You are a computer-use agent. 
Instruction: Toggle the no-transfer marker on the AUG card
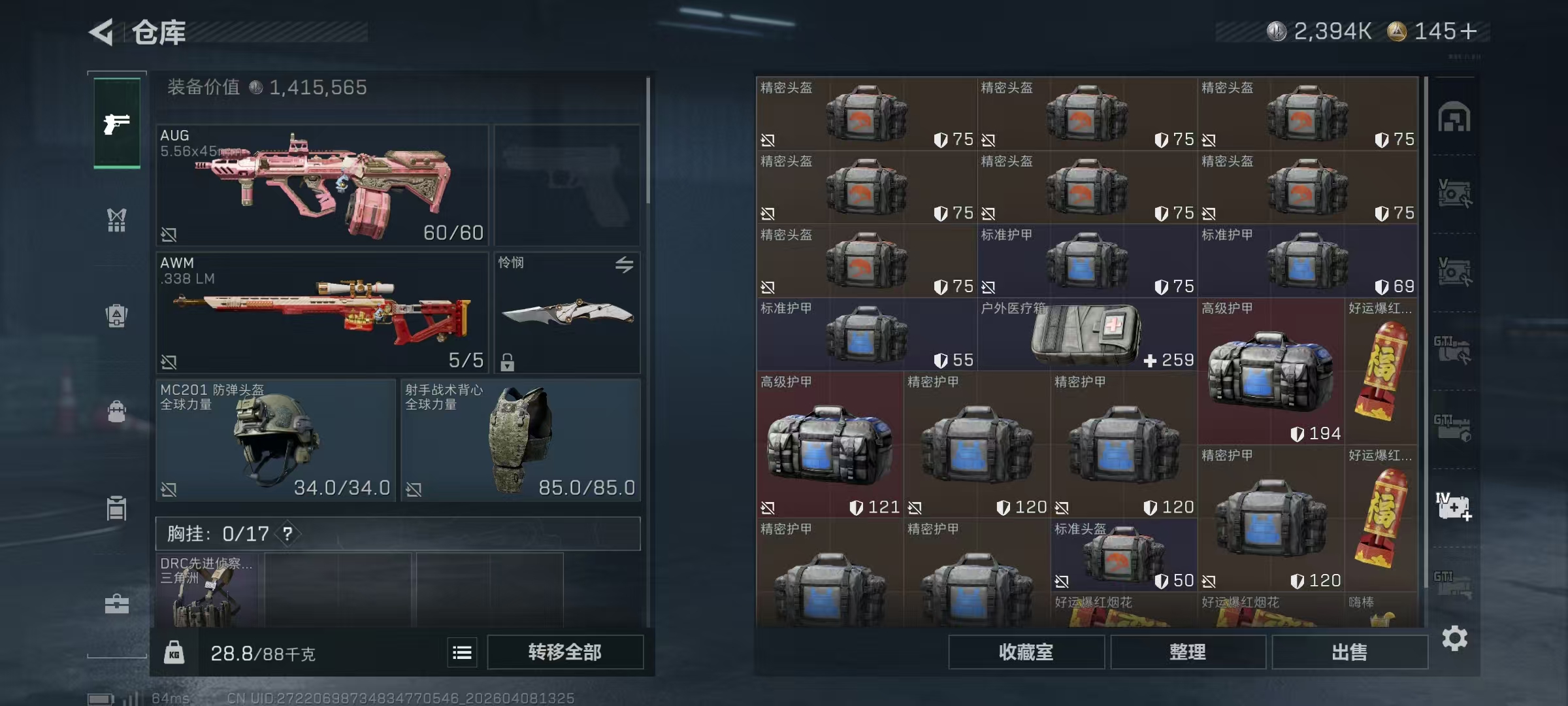pyautogui.click(x=170, y=233)
